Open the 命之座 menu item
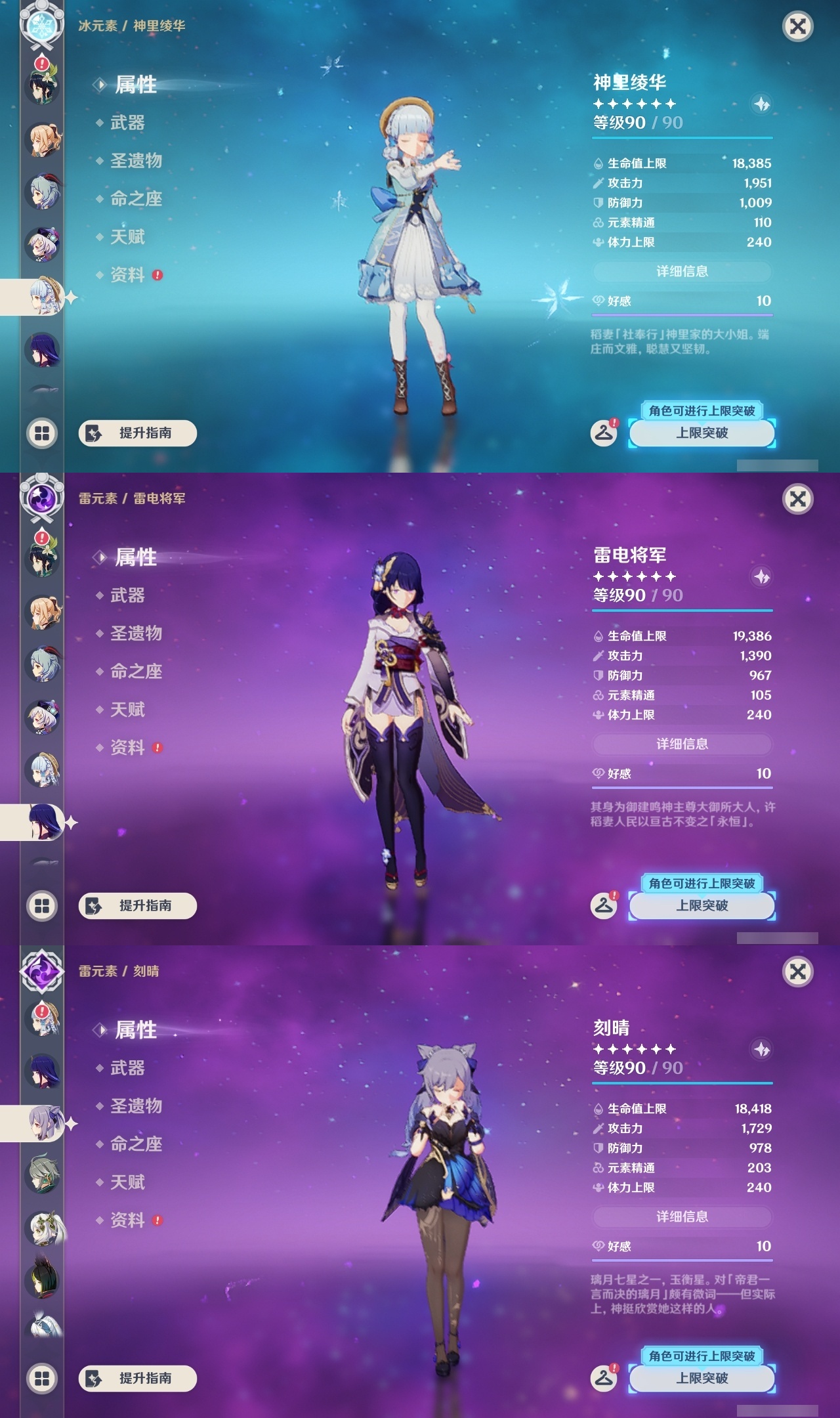 click(138, 200)
